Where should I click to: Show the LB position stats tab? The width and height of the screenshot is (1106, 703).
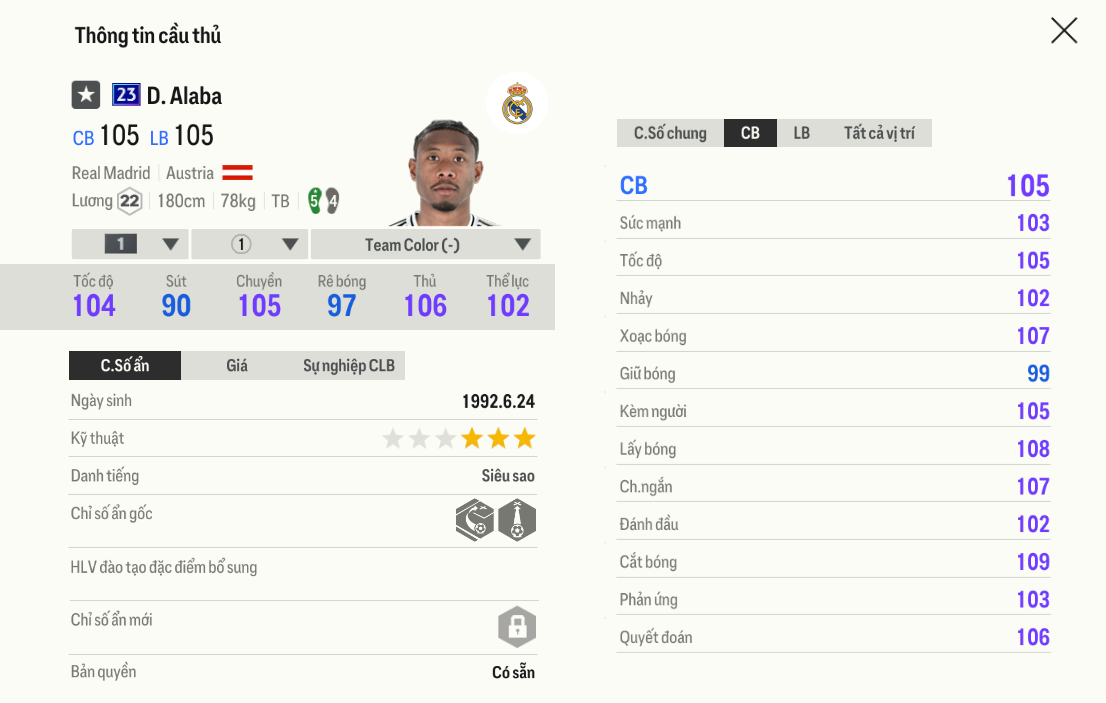(801, 133)
